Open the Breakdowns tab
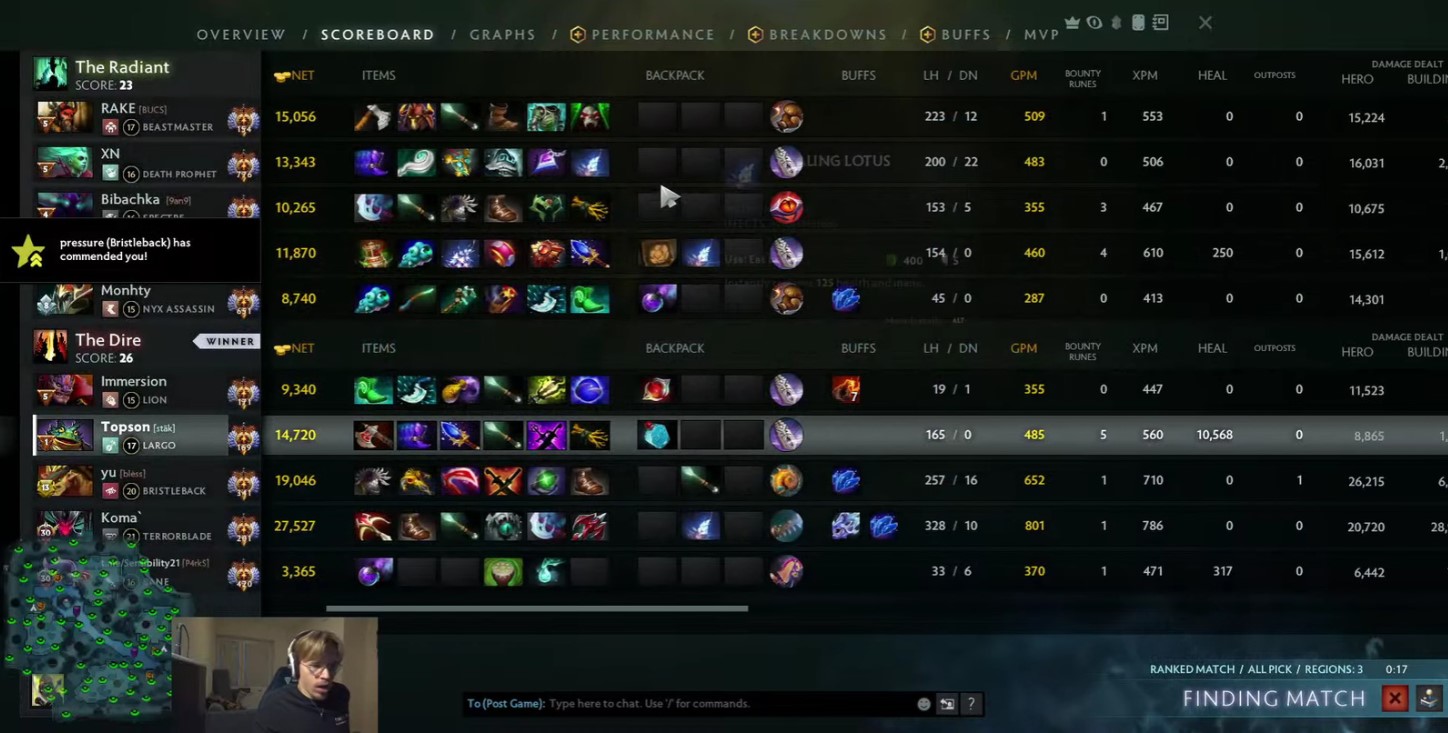1448x733 pixels. tap(828, 34)
